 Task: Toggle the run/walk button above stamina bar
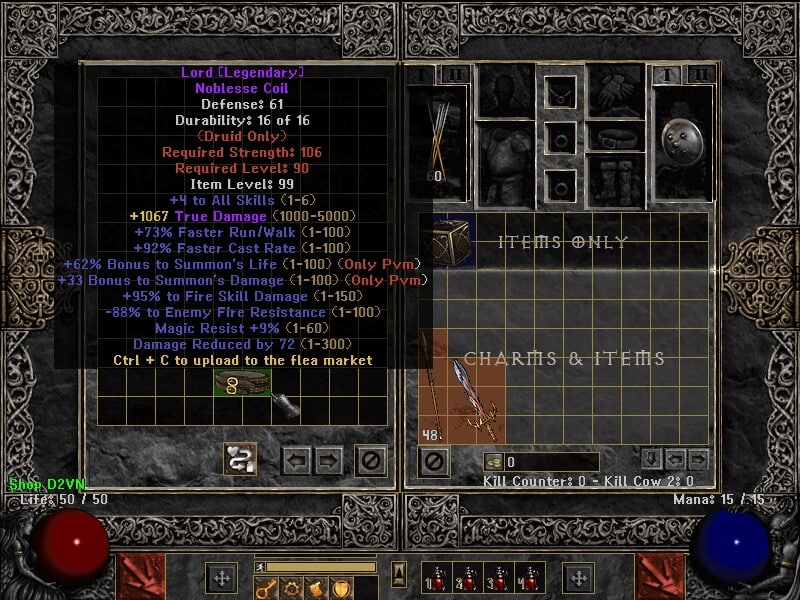261,567
